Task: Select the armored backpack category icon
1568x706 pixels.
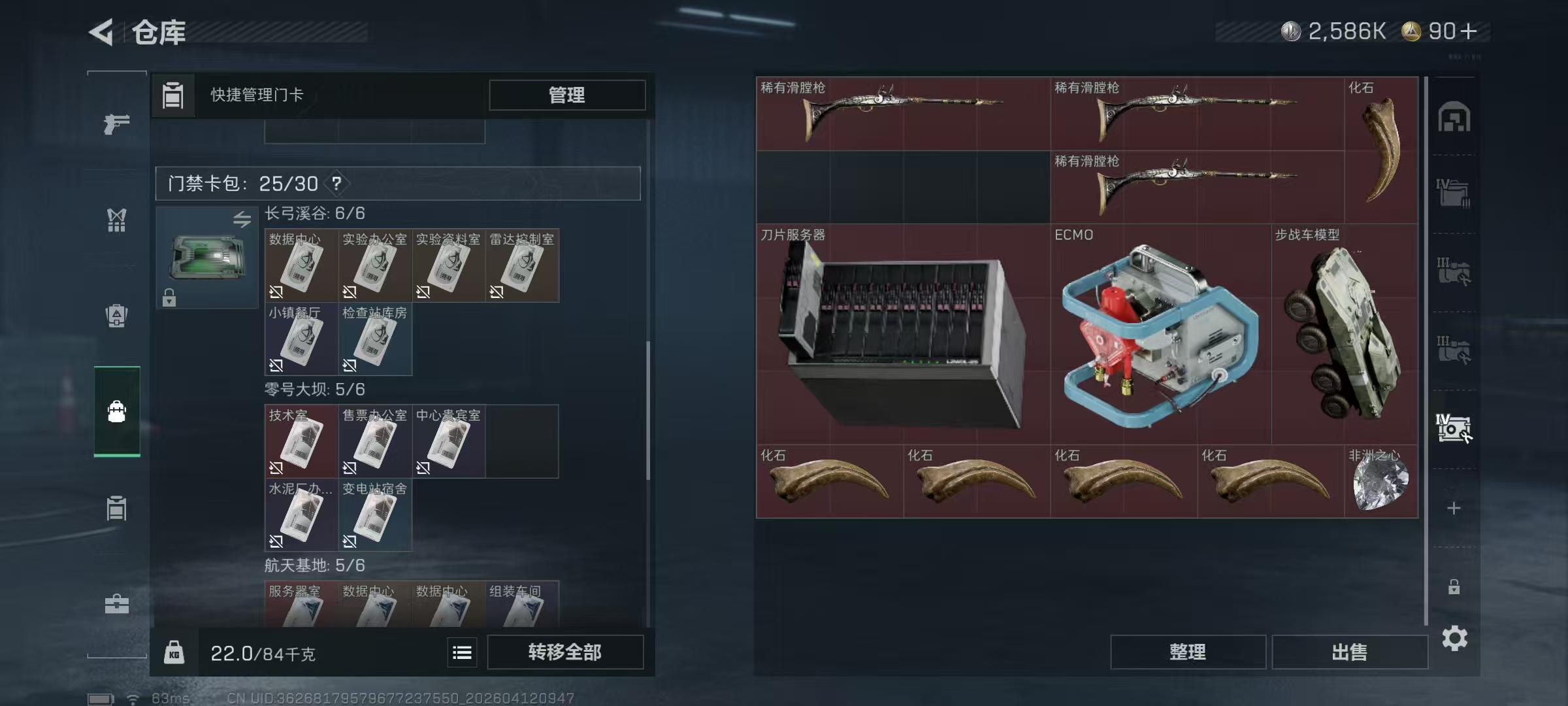Action: coord(118,315)
